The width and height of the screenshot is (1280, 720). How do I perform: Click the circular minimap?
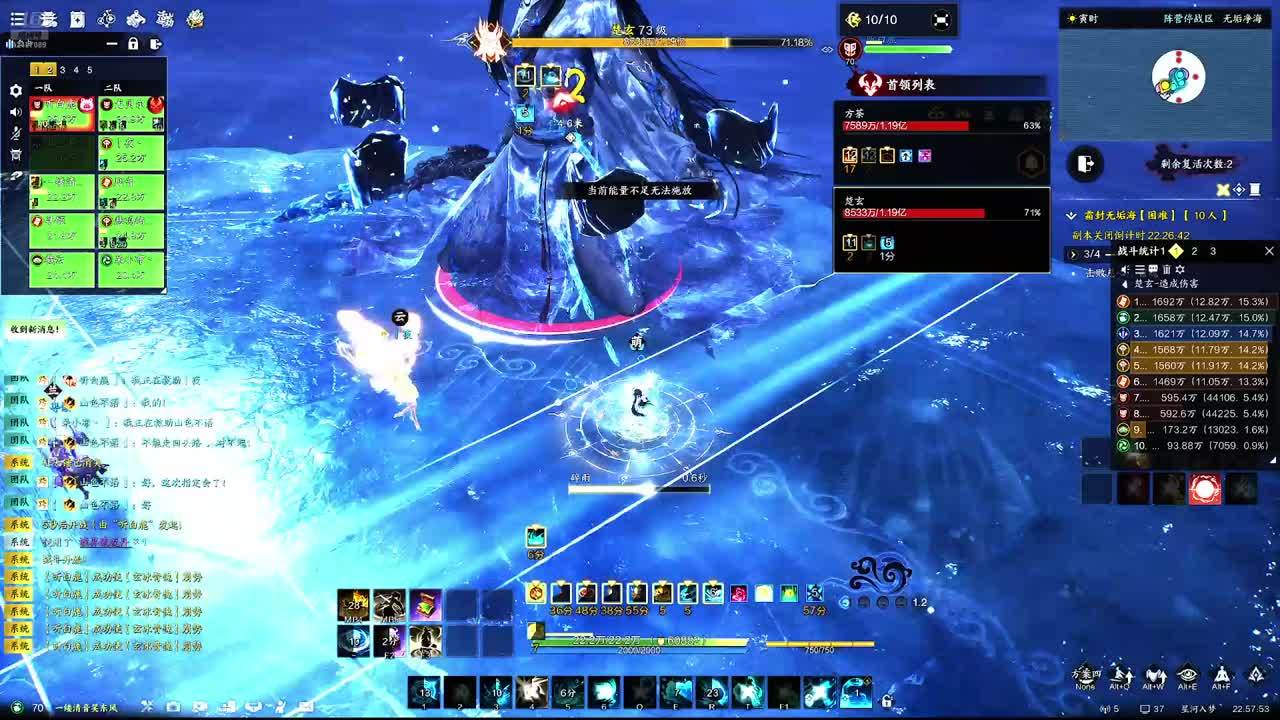[x=1178, y=78]
